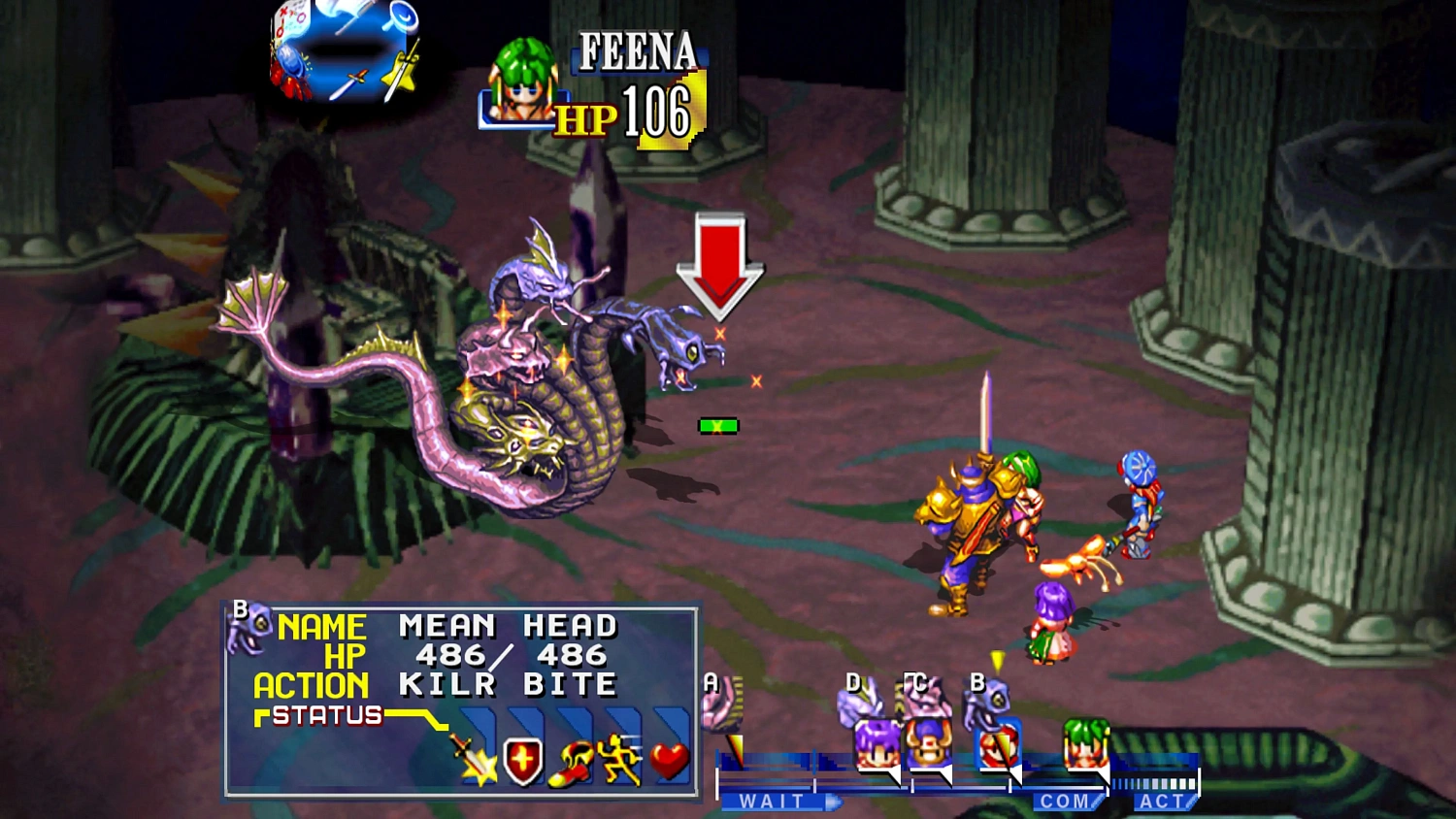1456x819 pixels.
Task: Toggle Feena's active turn portrait on the gauge
Action: [x=1086, y=742]
